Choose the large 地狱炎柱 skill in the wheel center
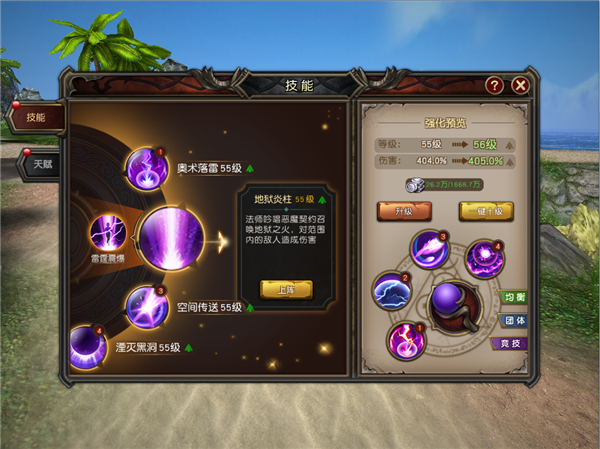 pos(171,240)
